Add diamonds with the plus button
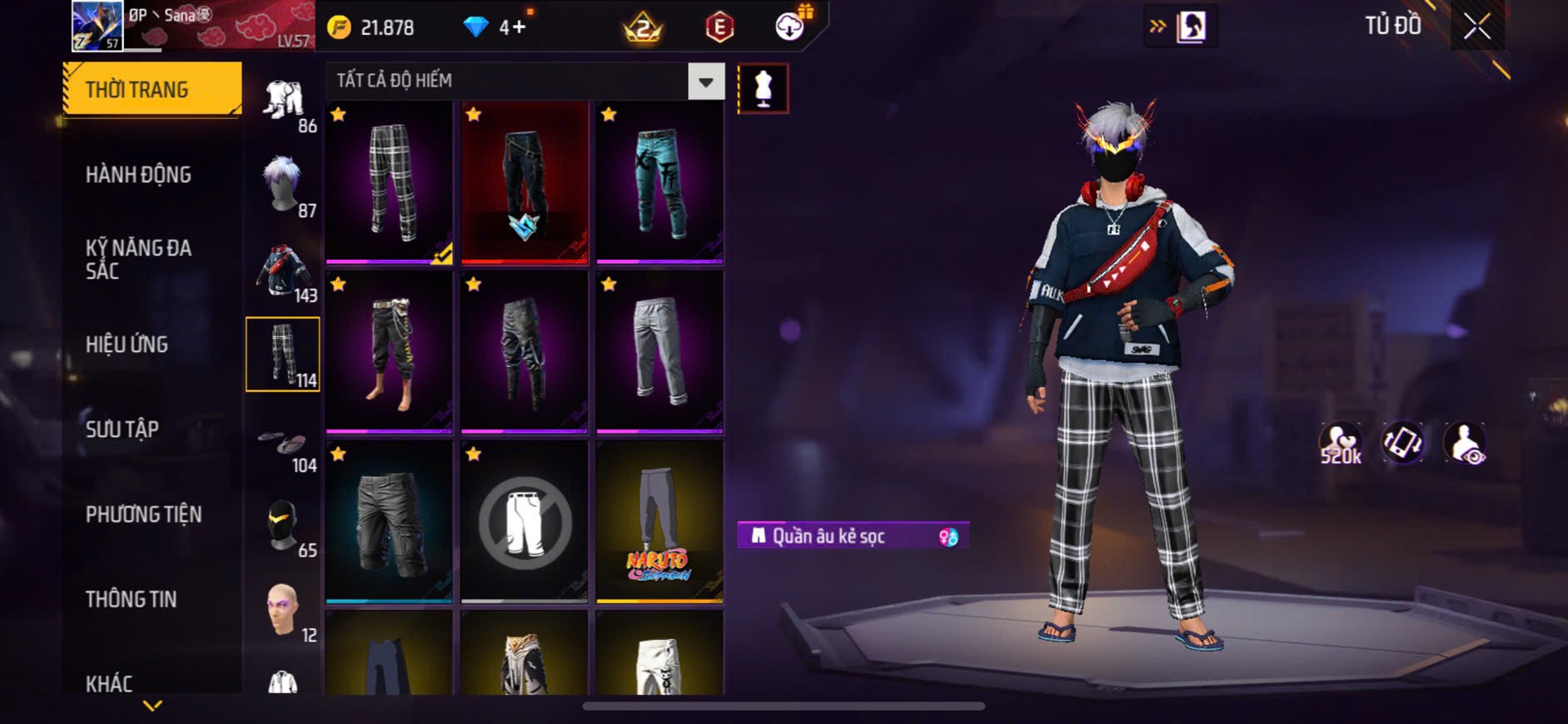 click(x=519, y=27)
